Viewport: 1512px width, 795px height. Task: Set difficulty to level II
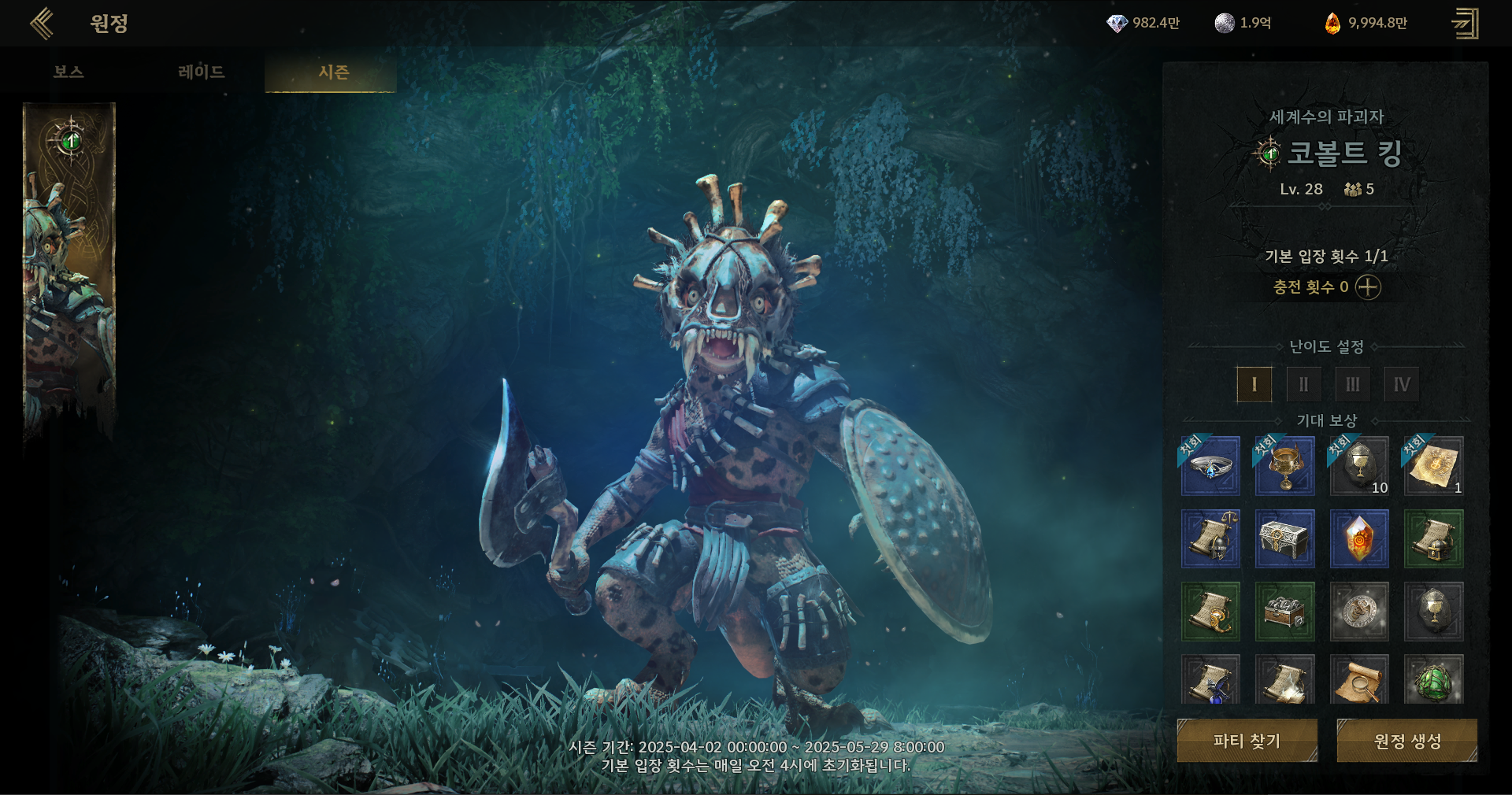[x=1303, y=385]
